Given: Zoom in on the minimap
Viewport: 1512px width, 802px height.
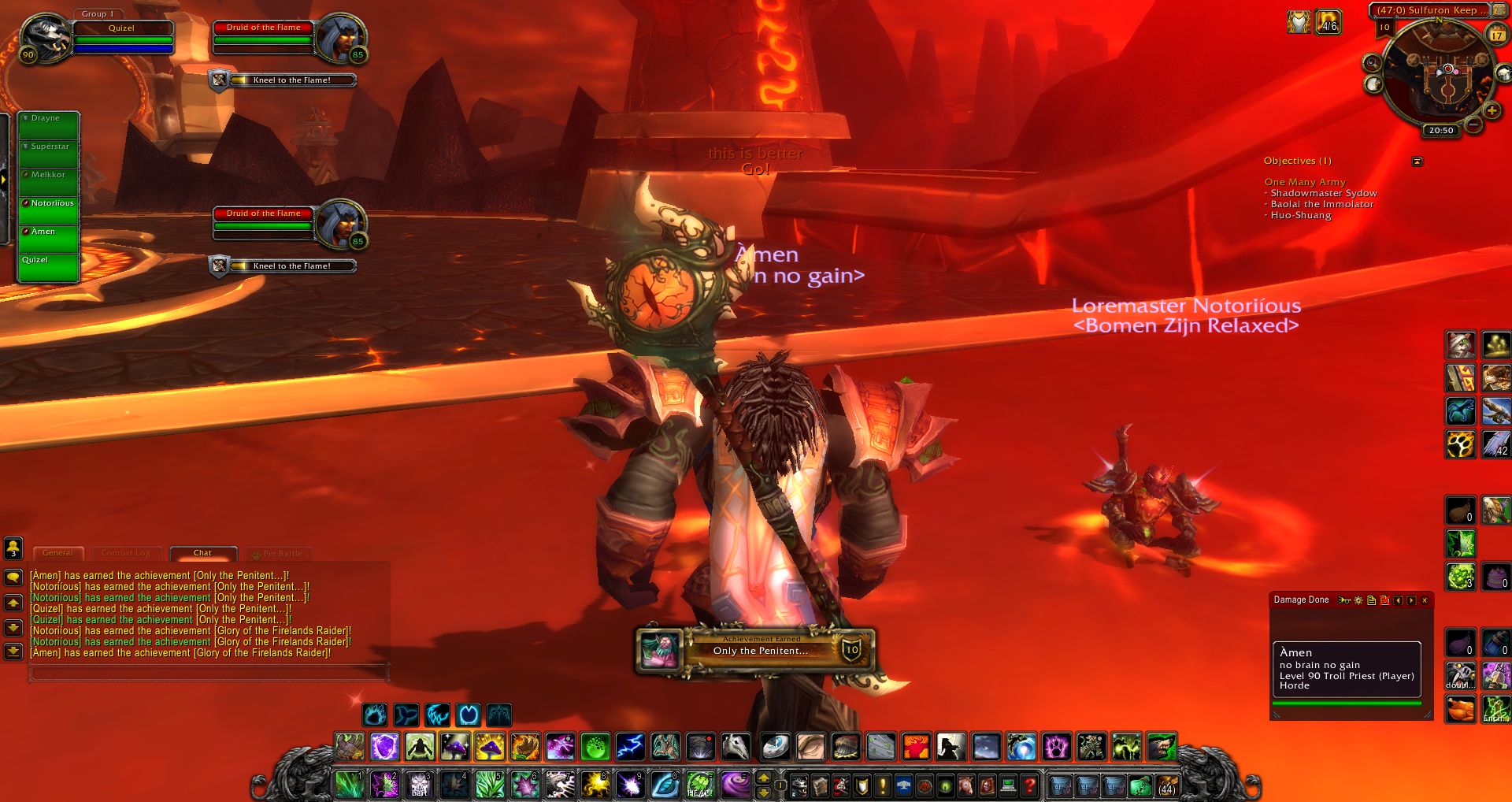Looking at the screenshot, I should [x=1492, y=110].
